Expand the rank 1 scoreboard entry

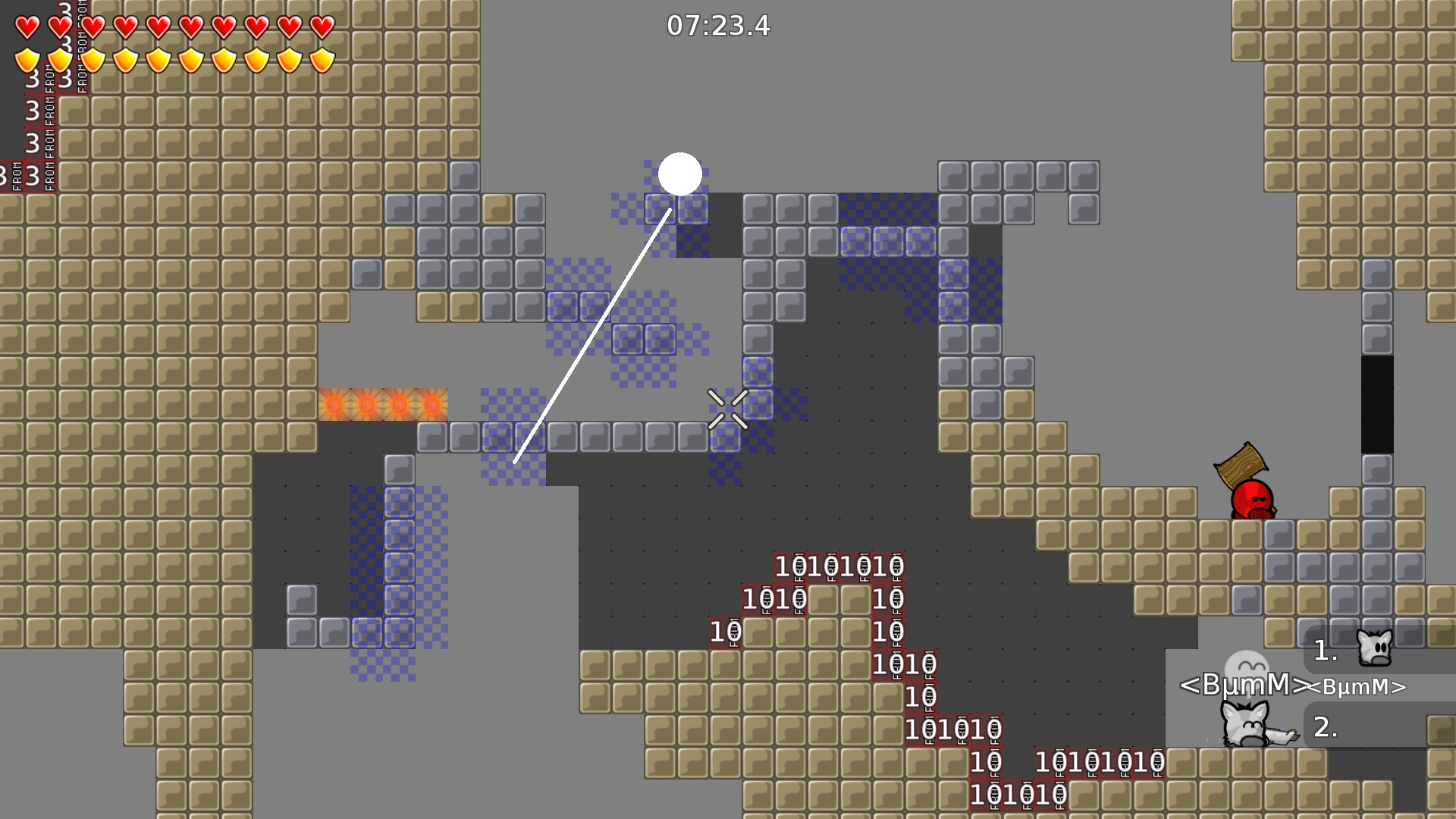(x=1323, y=651)
